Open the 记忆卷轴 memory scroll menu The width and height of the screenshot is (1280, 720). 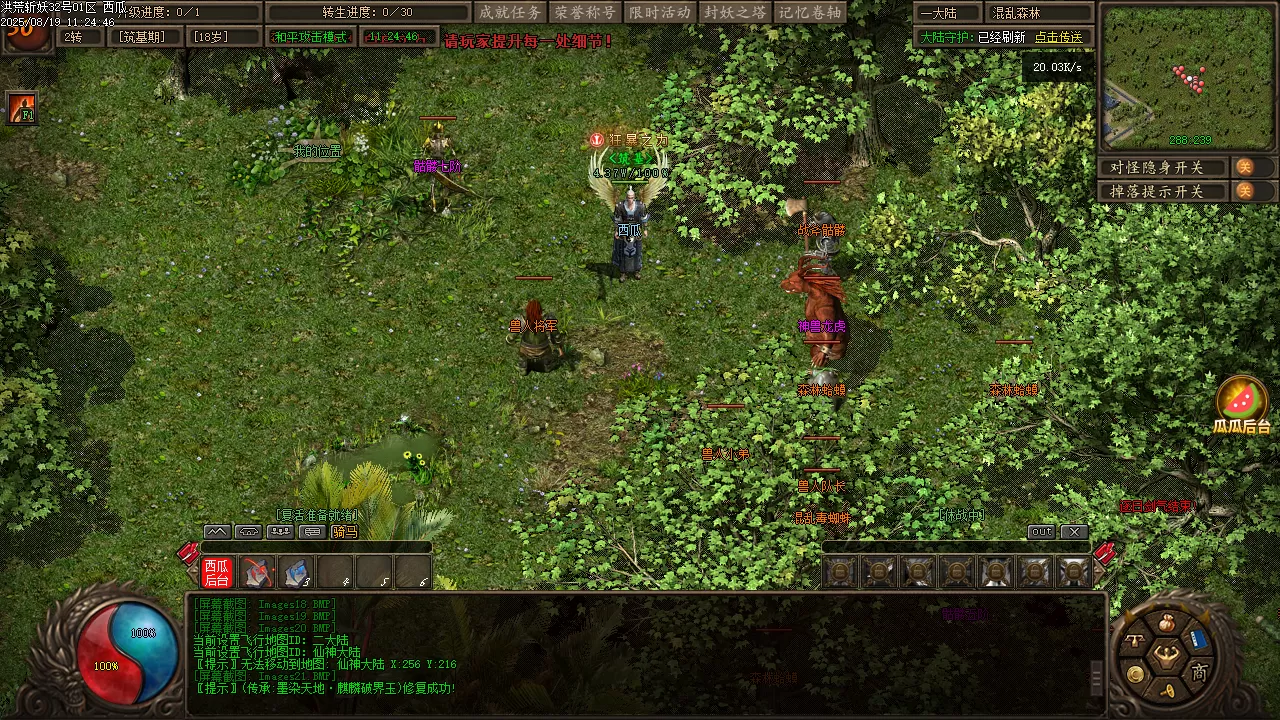(x=811, y=12)
